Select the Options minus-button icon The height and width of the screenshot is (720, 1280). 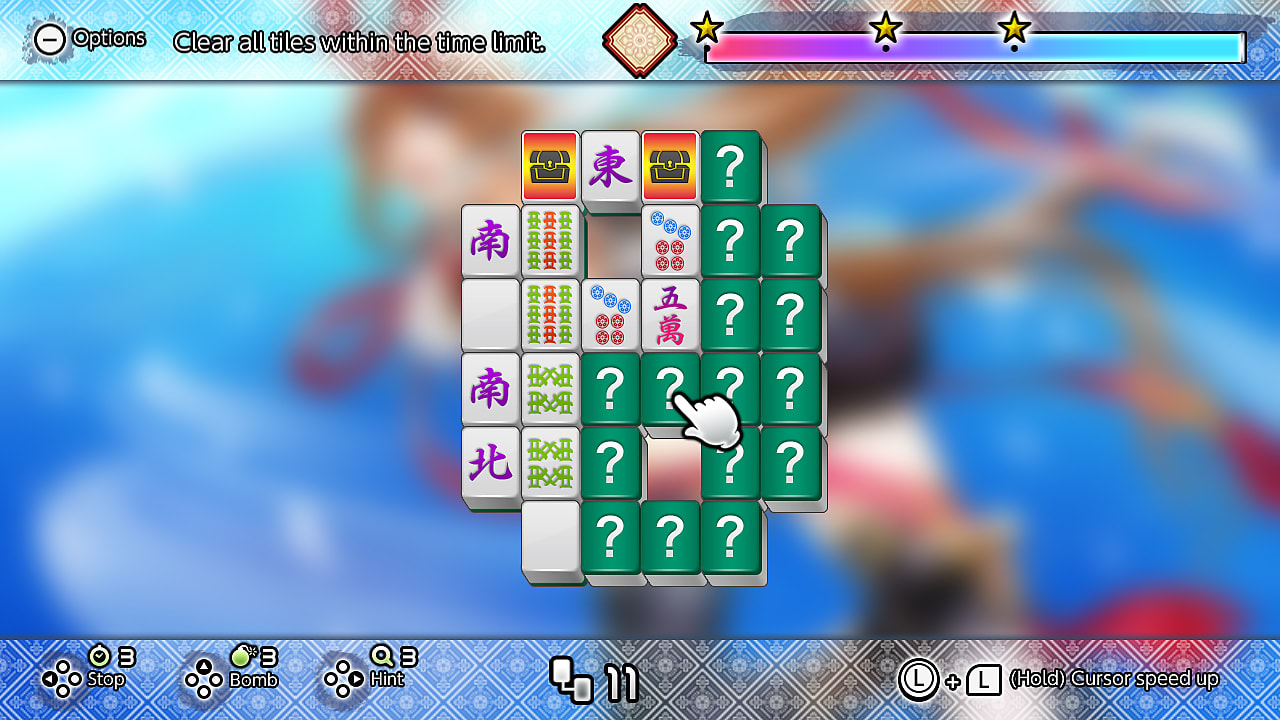coord(47,40)
